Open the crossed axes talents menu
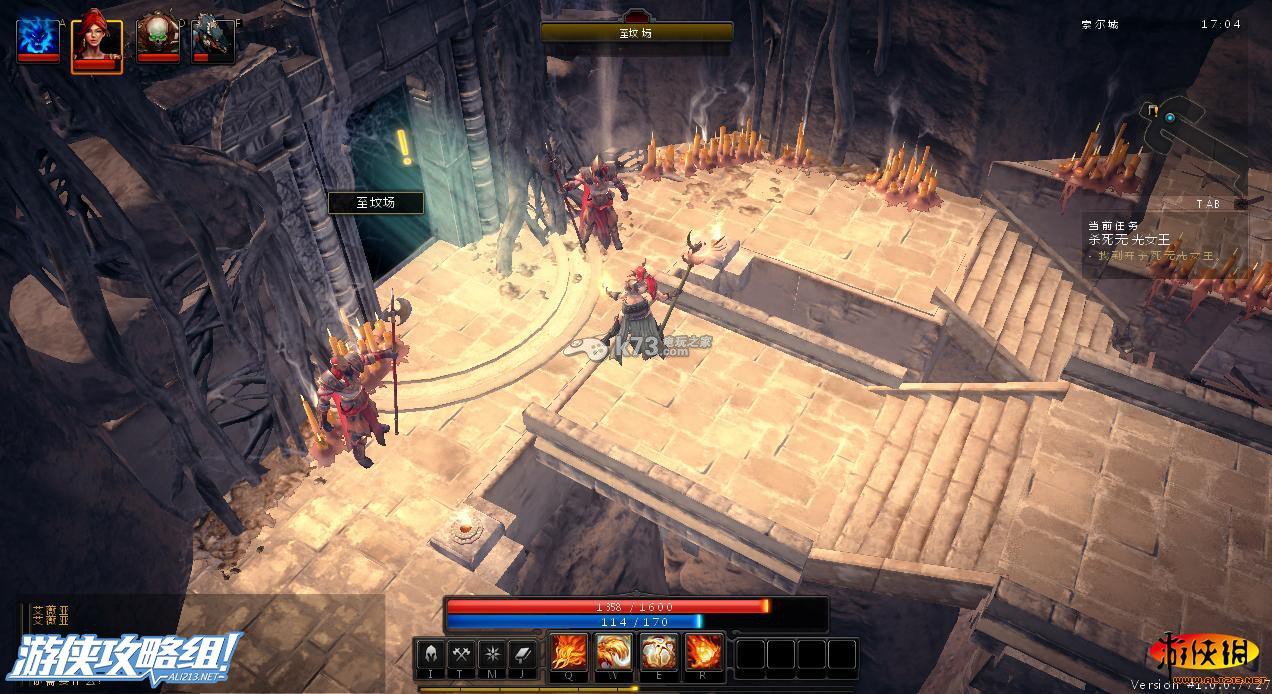Viewport: 1272px width, 694px height. (462, 654)
